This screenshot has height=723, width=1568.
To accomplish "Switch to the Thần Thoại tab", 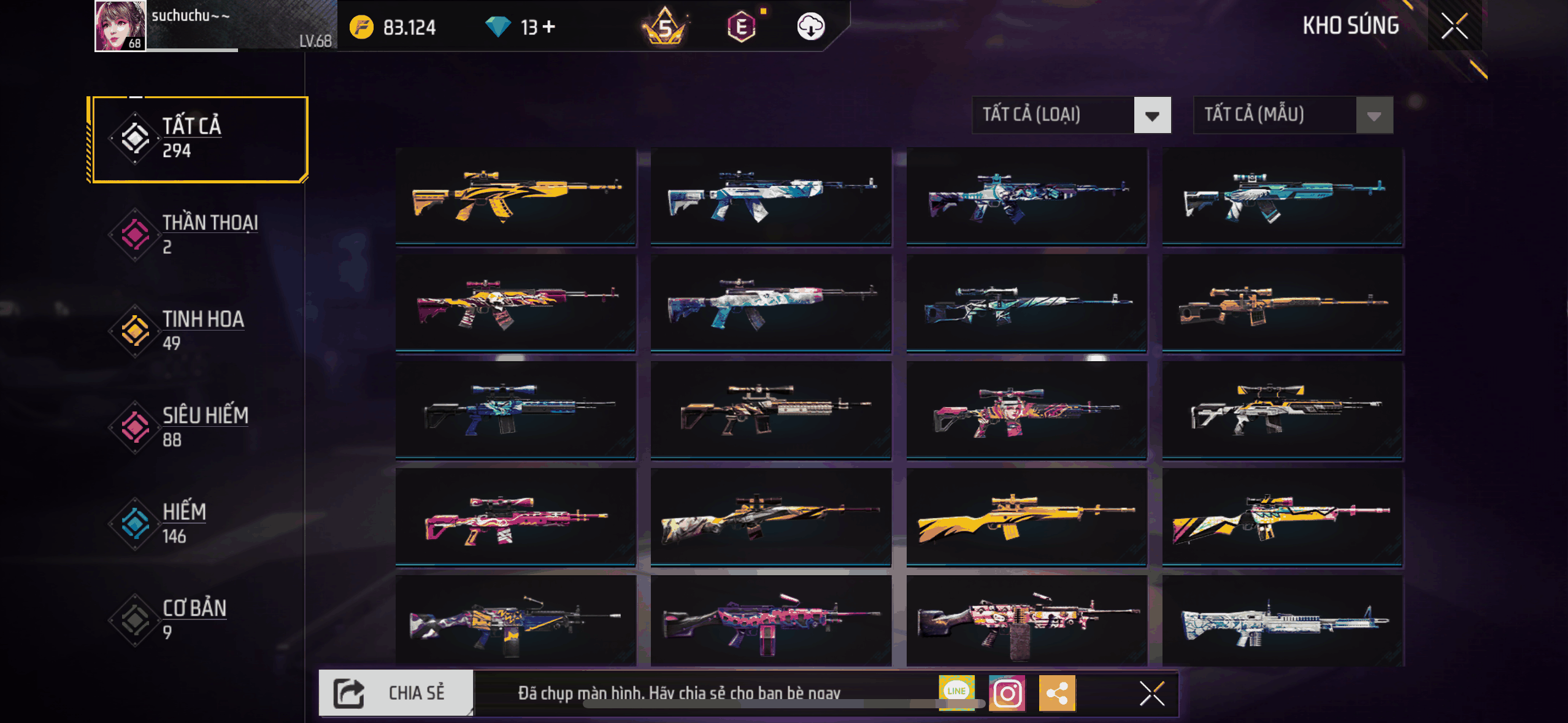I will point(198,234).
